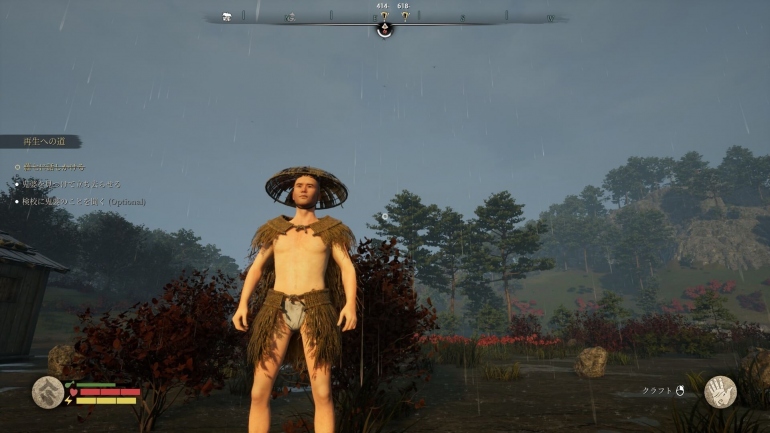Screen dimensions: 770x433
Task: Click the compass bar's center marker
Action: (385, 29)
